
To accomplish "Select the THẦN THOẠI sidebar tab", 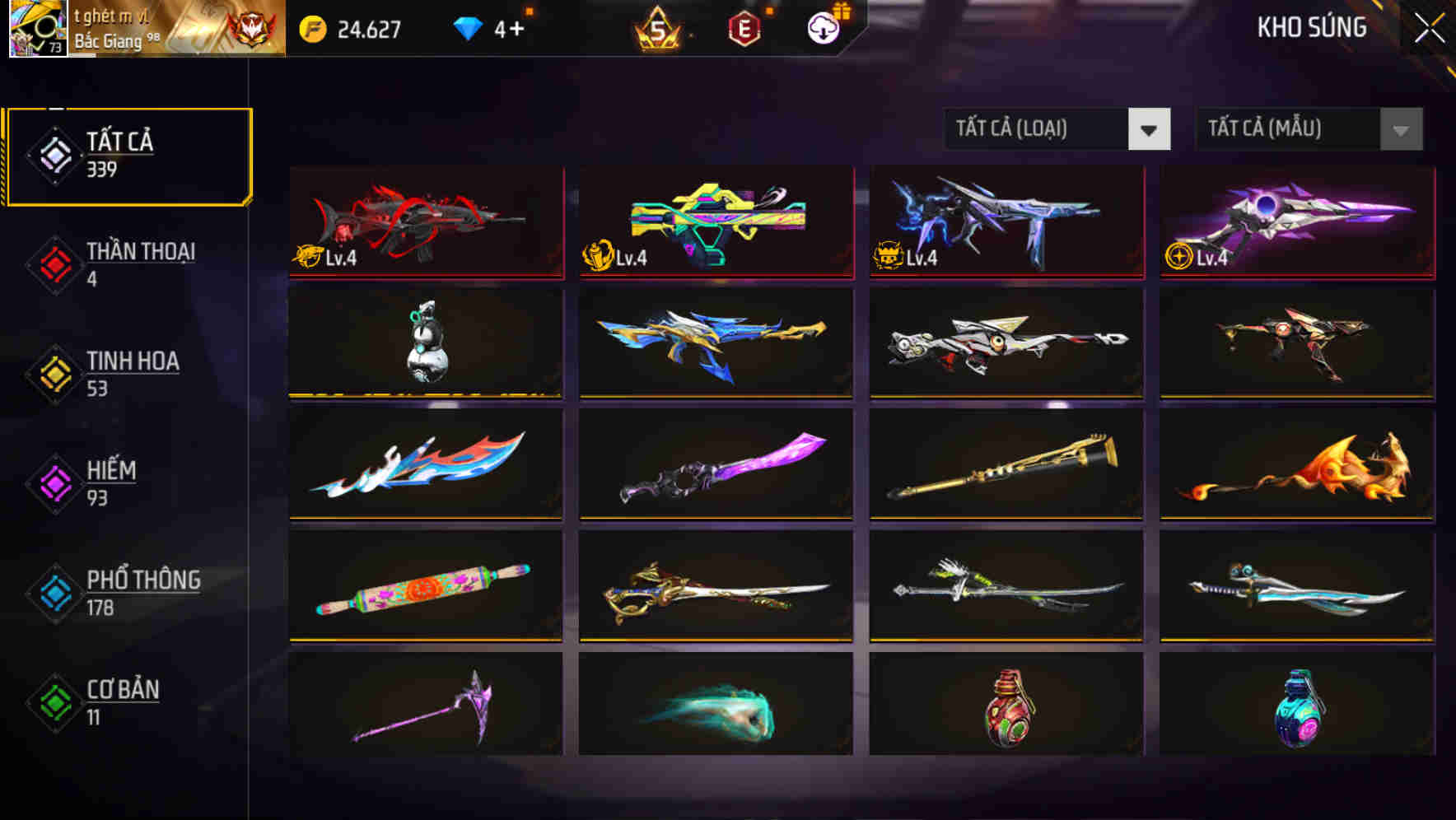I will pyautogui.click(x=128, y=264).
